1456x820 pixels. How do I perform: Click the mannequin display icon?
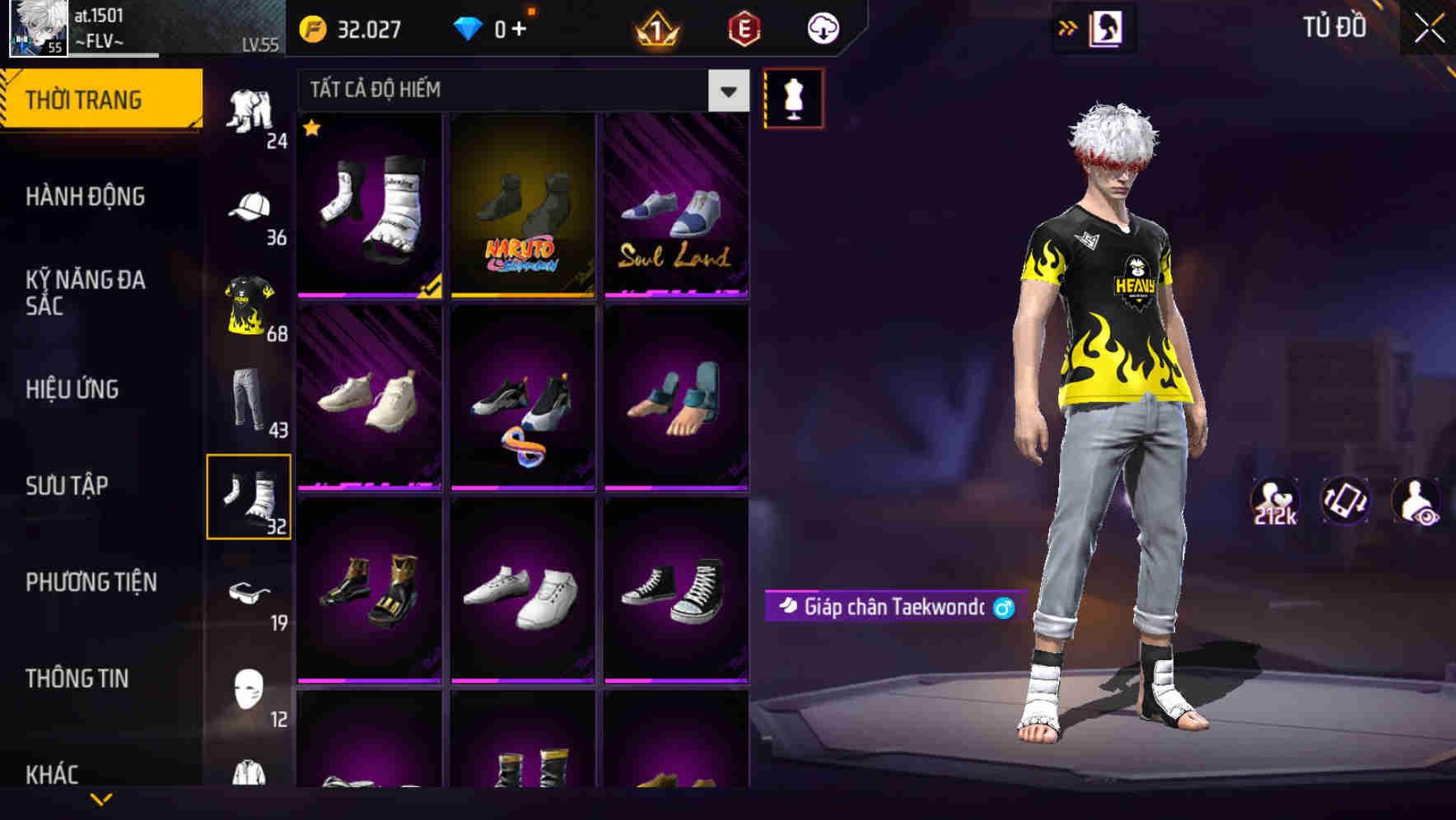pos(794,96)
